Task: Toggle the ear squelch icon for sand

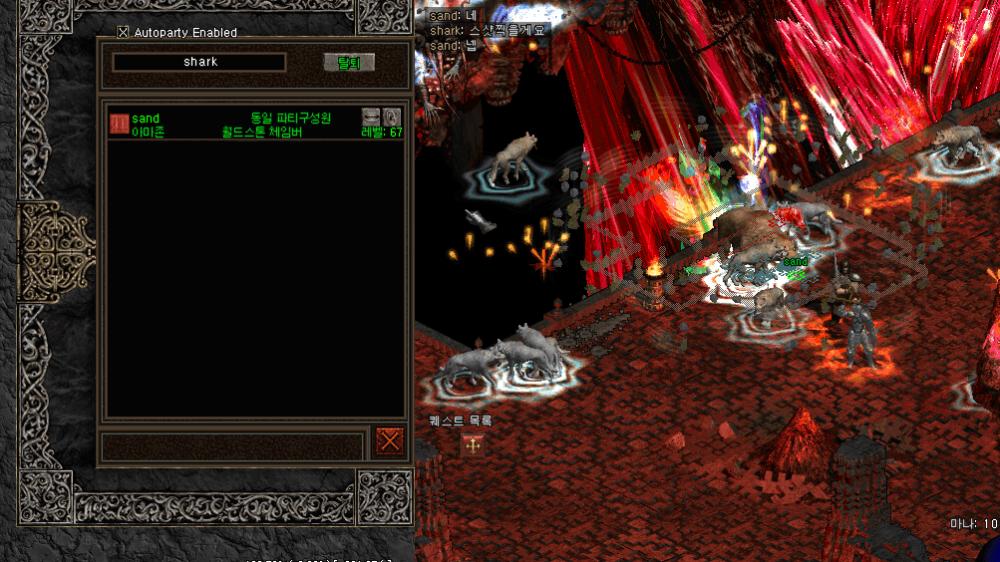Action: click(x=392, y=117)
